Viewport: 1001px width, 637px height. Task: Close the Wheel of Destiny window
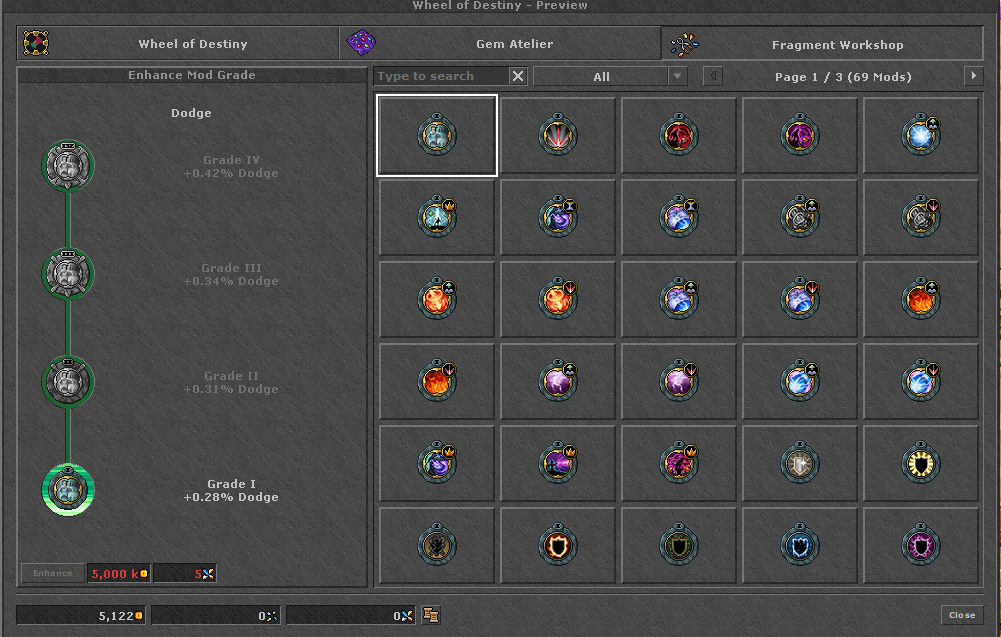pyautogui.click(x=962, y=615)
